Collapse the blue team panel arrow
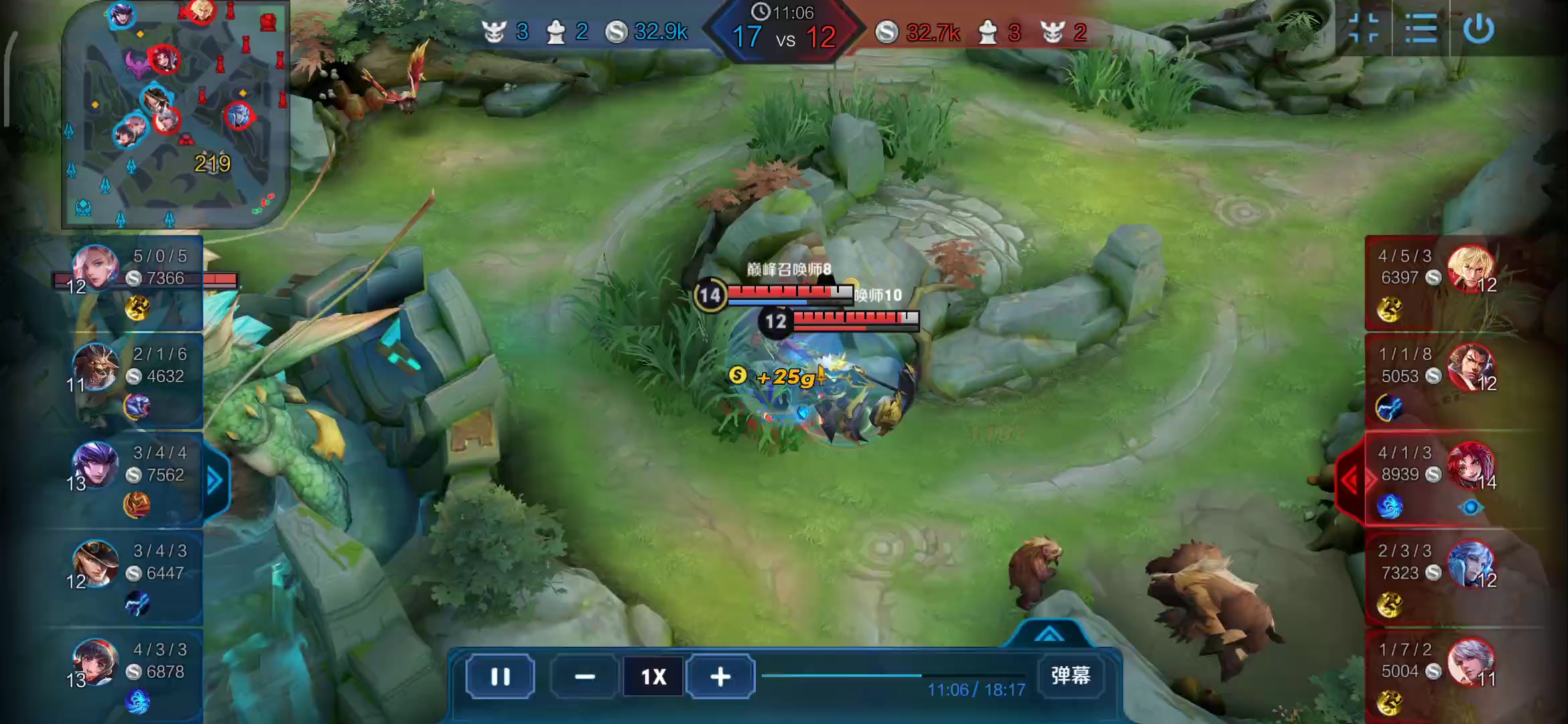The image size is (1568, 724). tap(214, 480)
